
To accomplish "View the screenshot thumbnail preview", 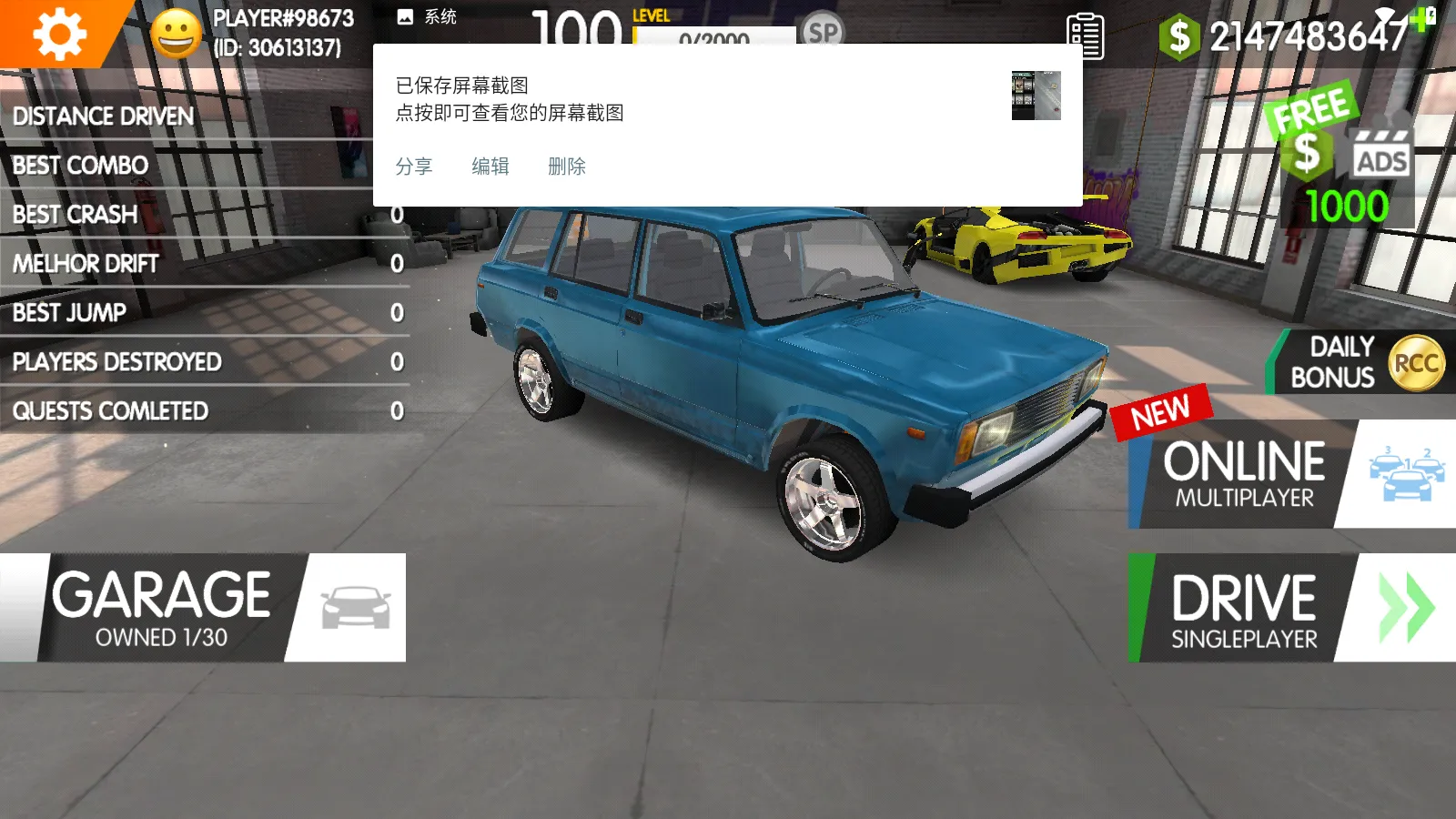I will pos(1036,96).
